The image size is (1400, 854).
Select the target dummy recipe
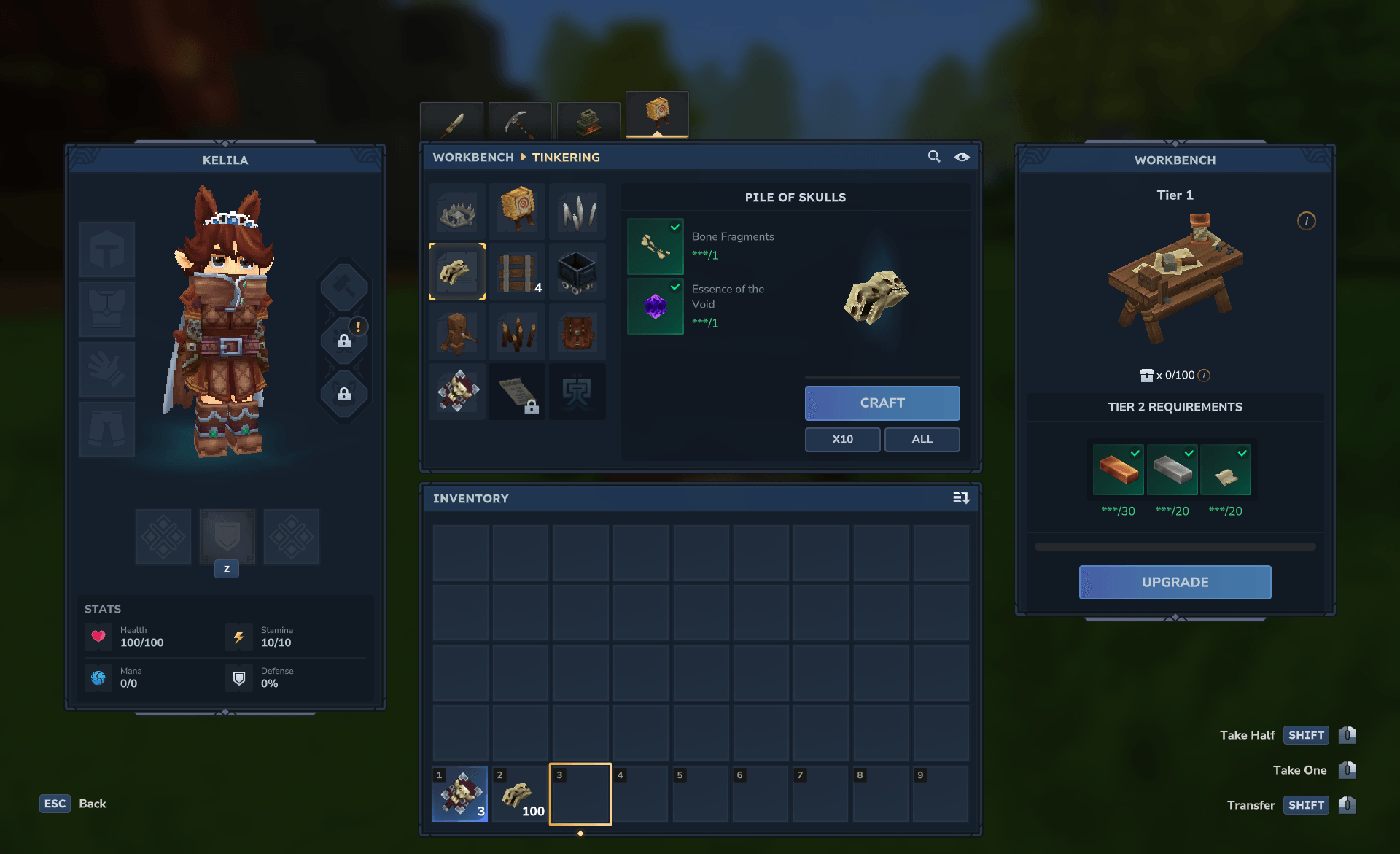pos(517,211)
